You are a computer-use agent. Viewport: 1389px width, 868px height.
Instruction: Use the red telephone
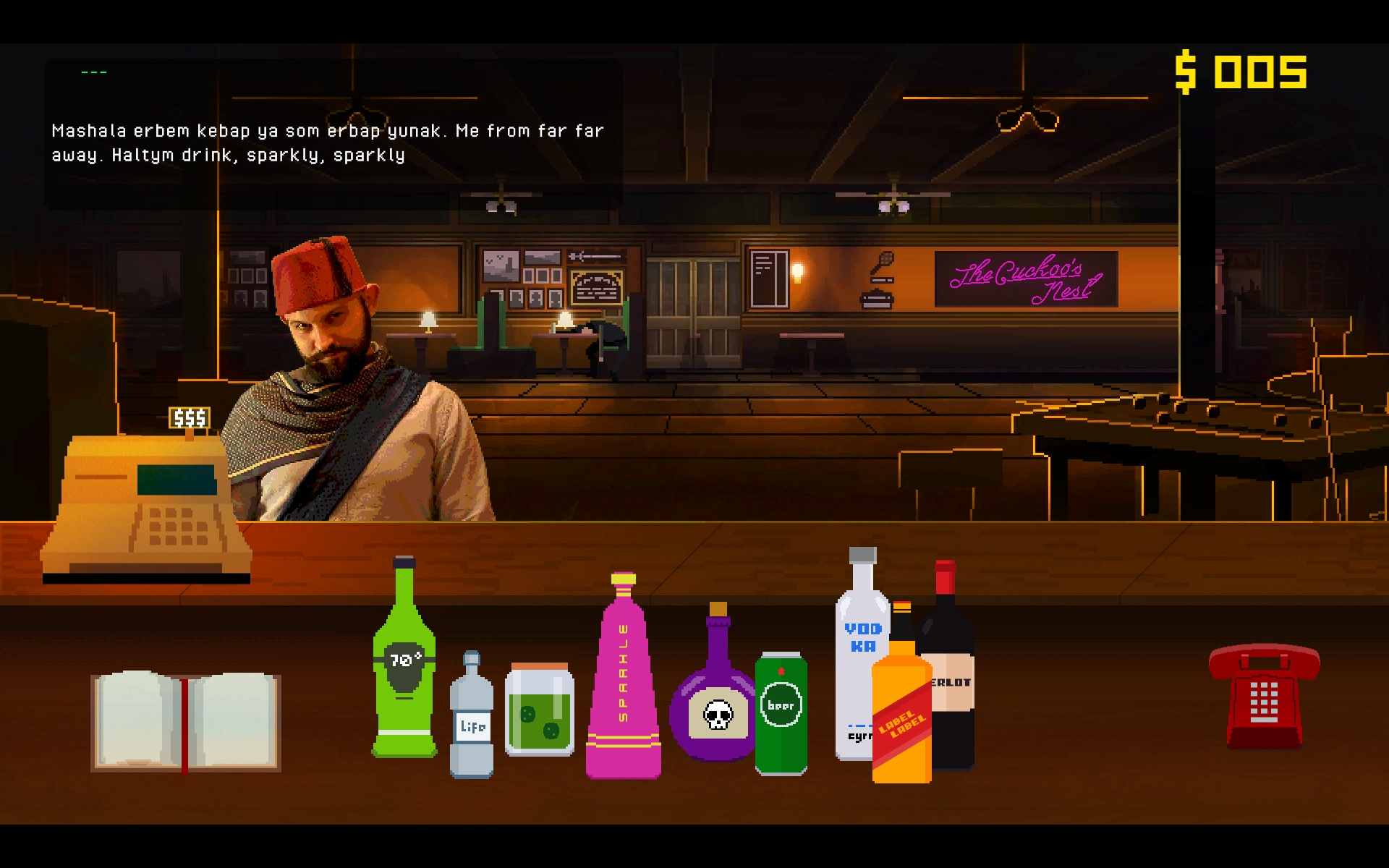pos(1264,694)
